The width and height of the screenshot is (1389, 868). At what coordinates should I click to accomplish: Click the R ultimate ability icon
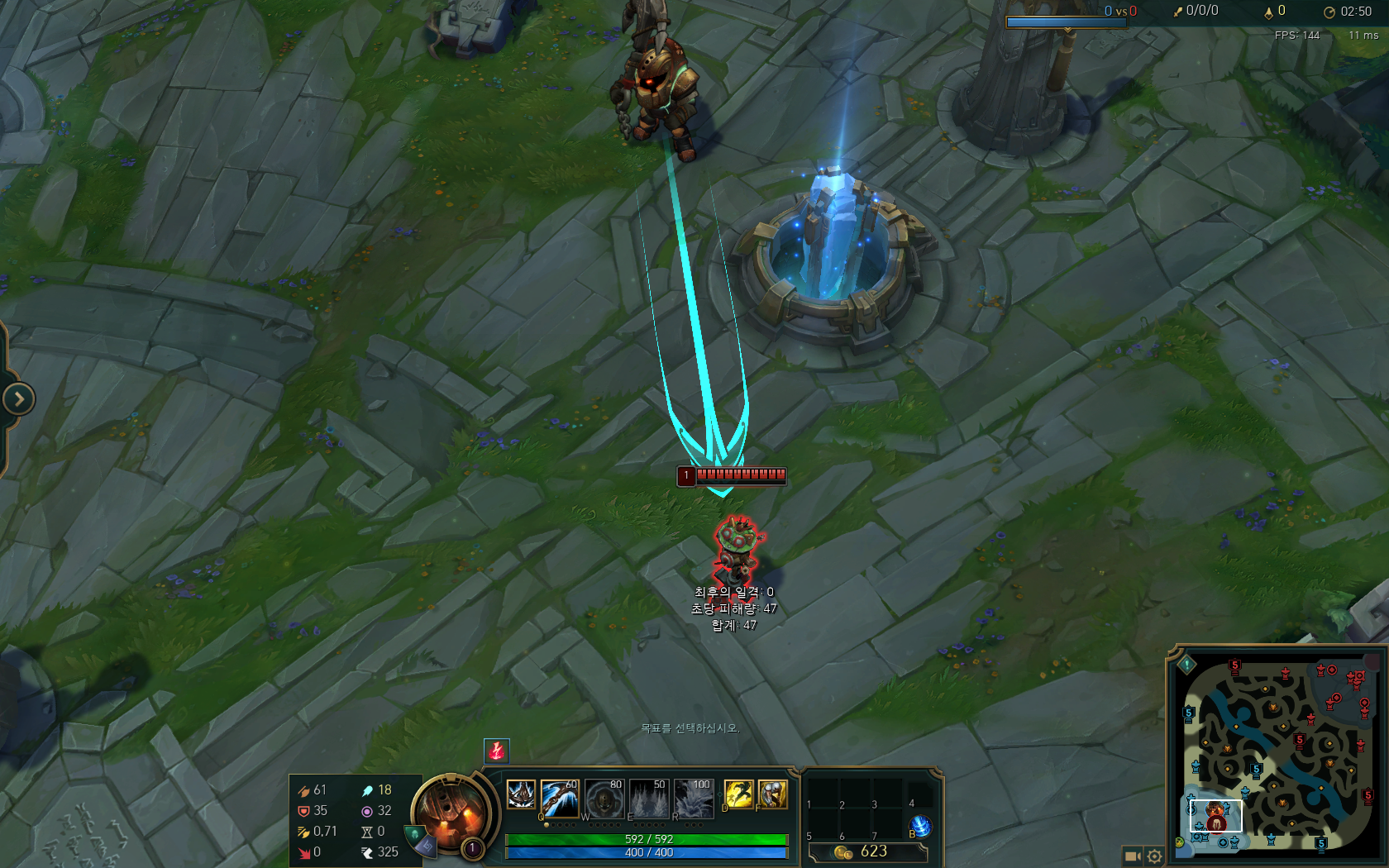click(693, 799)
